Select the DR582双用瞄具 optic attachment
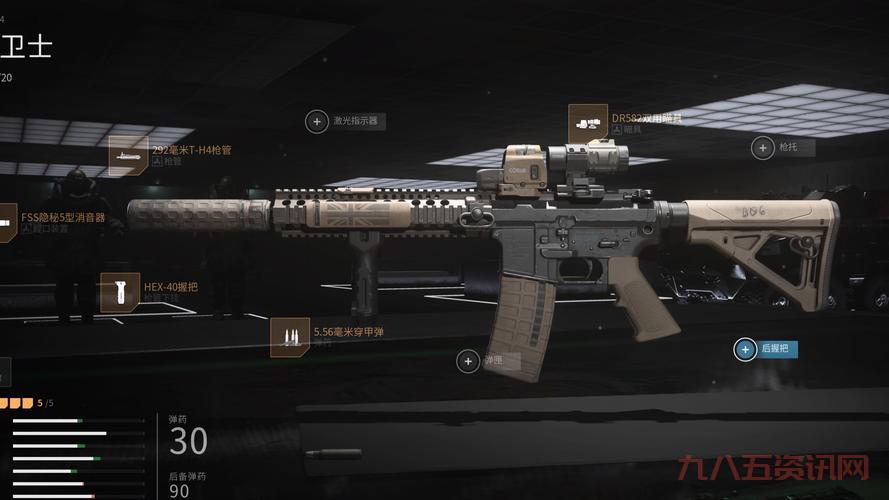Image resolution: width=889 pixels, height=500 pixels. (587, 123)
